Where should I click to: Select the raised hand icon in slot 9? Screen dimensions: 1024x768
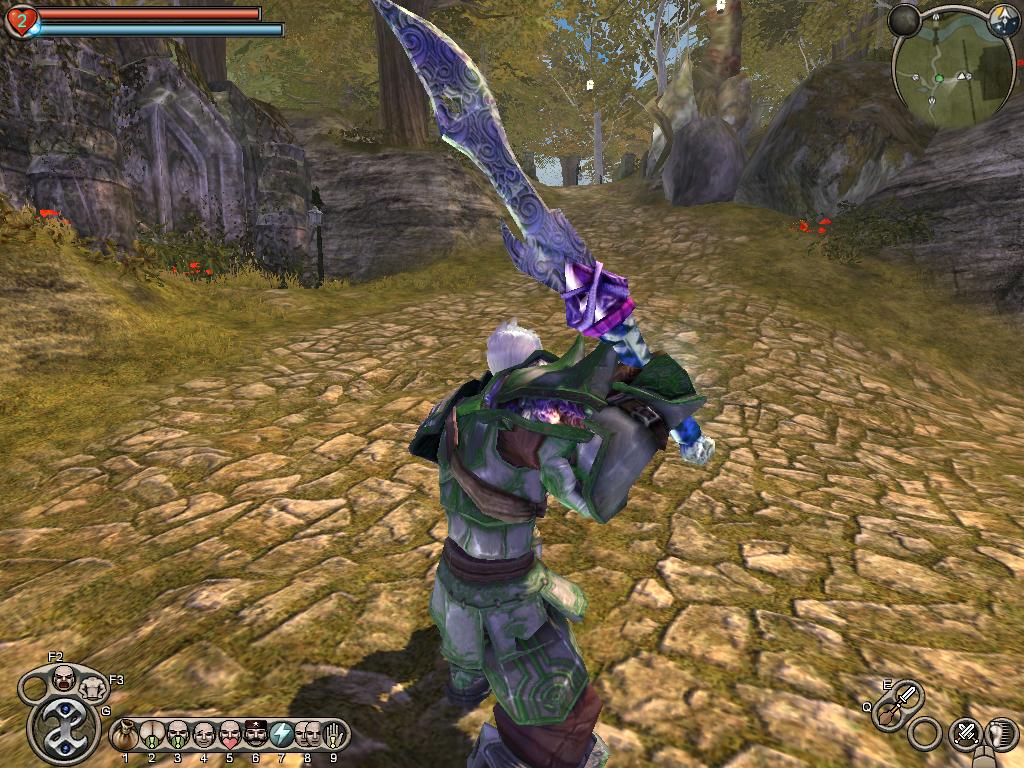[333, 734]
